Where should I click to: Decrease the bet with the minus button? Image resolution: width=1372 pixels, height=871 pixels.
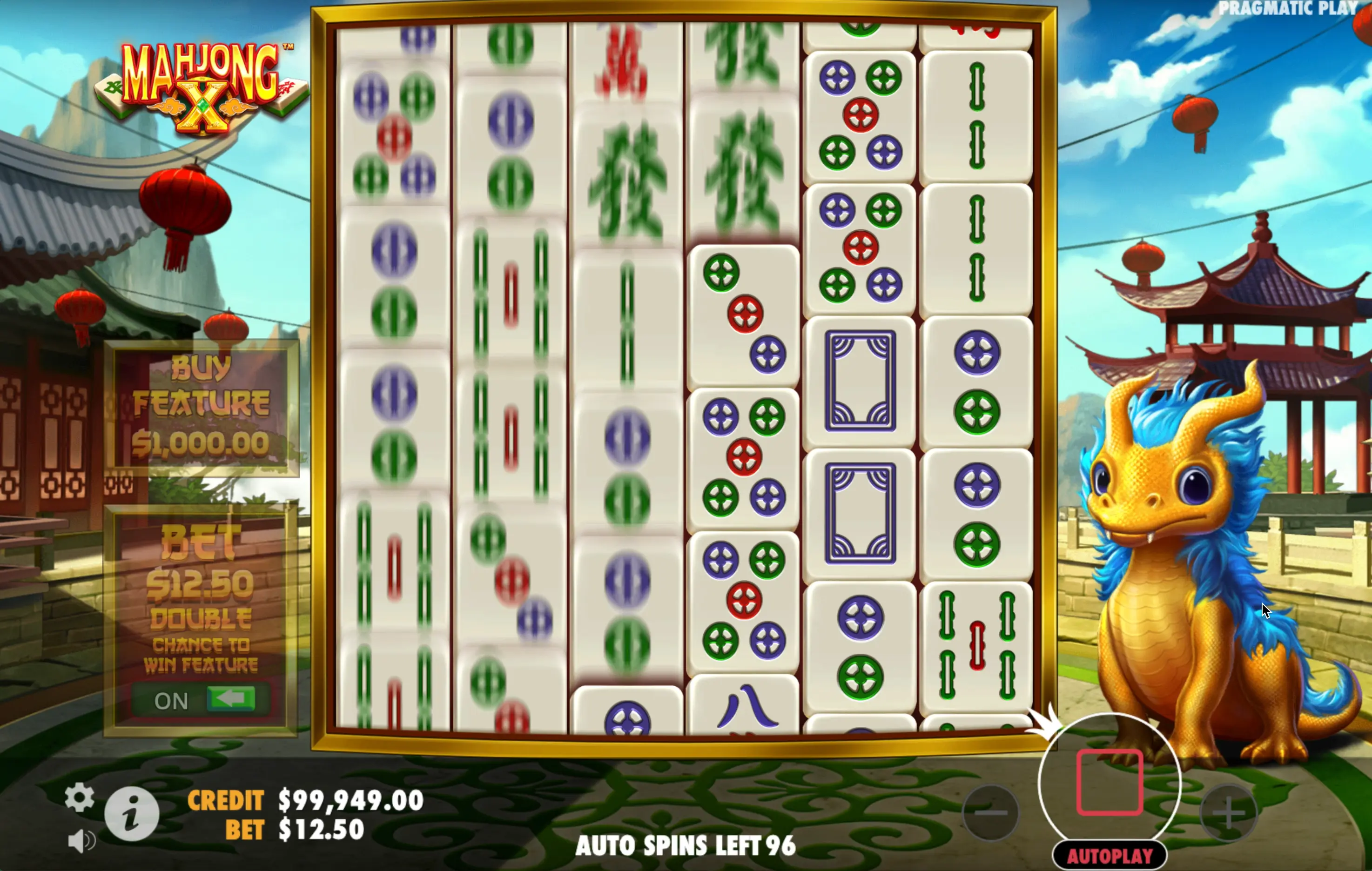tap(990, 813)
